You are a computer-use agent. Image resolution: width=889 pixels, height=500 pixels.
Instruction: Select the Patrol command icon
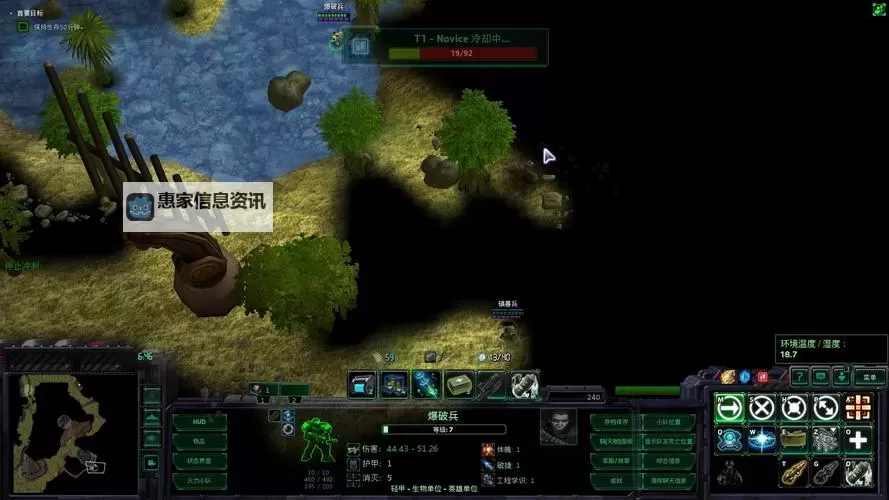826,408
